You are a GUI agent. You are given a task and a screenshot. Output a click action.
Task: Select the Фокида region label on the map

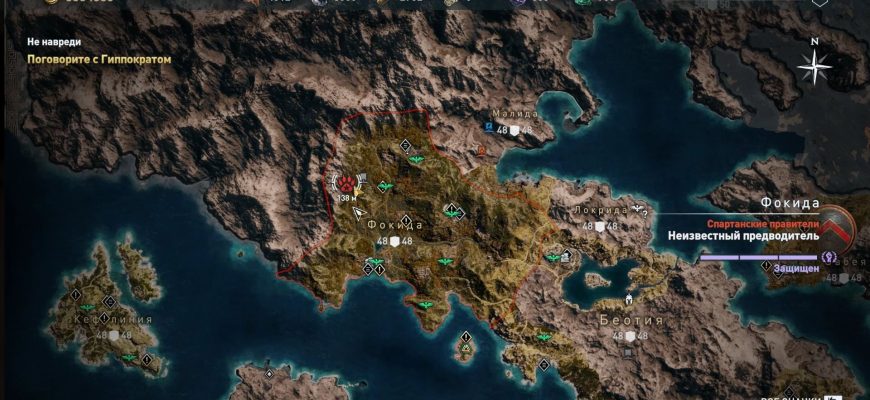[x=396, y=225]
